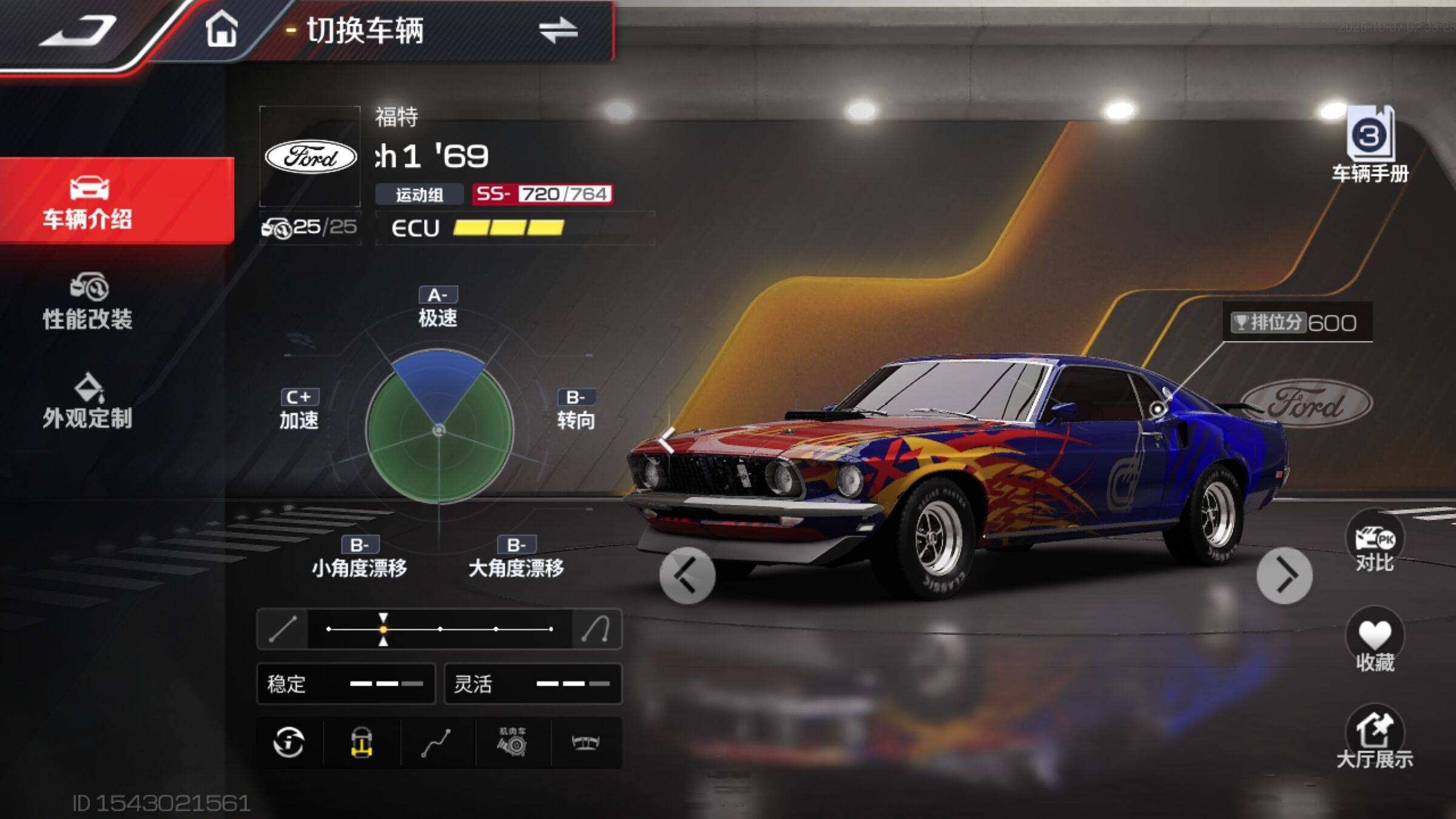Click the hairpin curve icon beside the slider
1456x819 pixels.
coord(596,629)
